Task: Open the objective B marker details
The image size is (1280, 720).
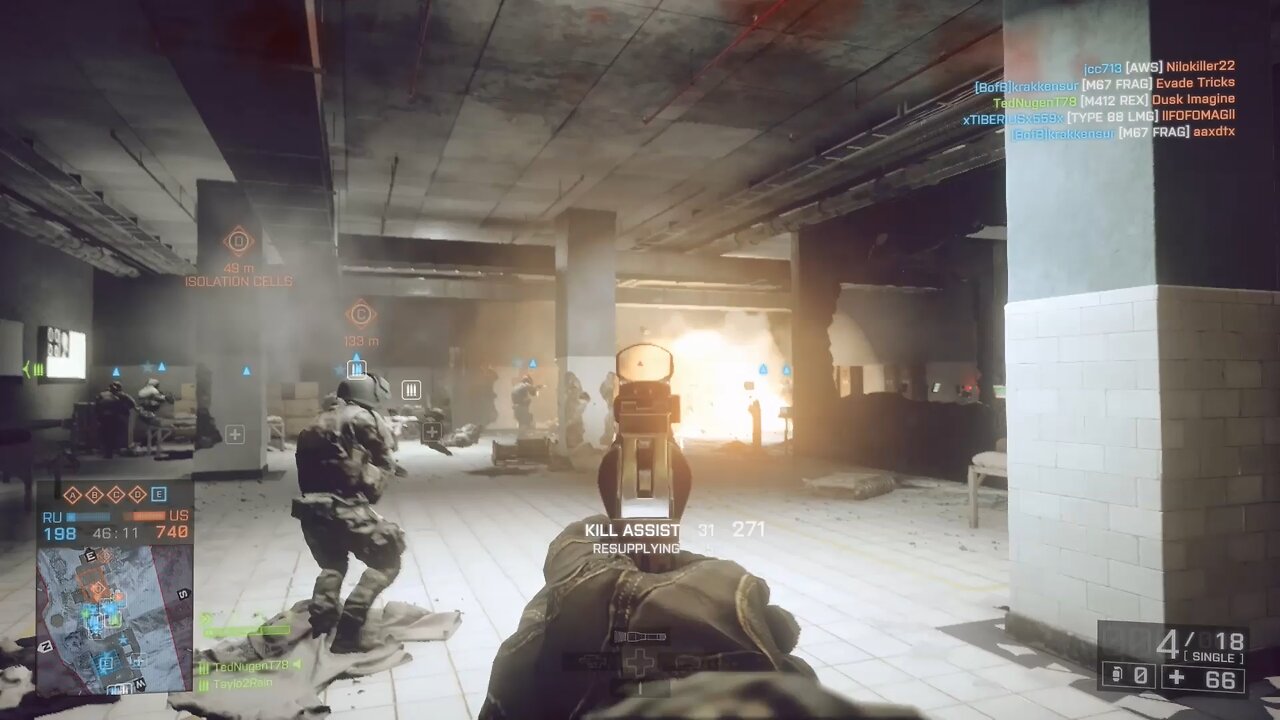Action: [95, 494]
